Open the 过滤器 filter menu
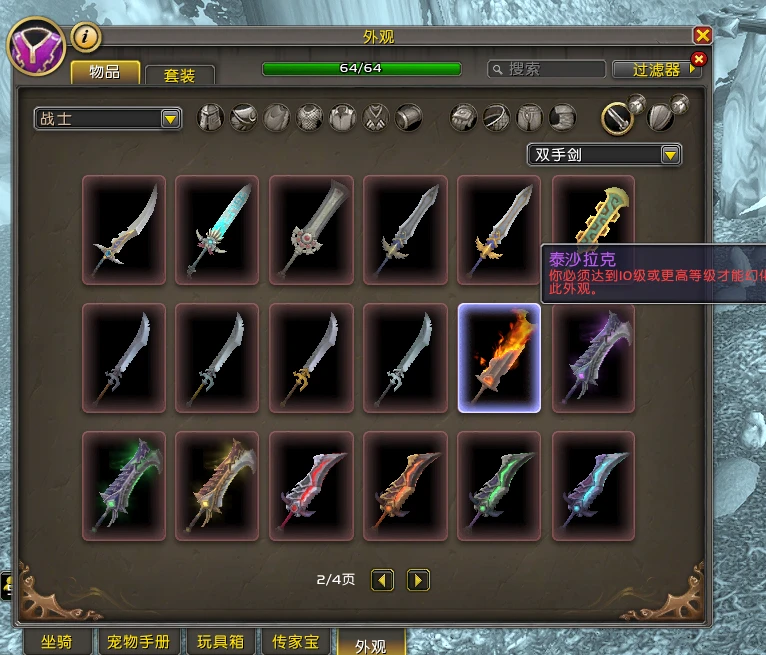The image size is (766, 655). click(658, 70)
